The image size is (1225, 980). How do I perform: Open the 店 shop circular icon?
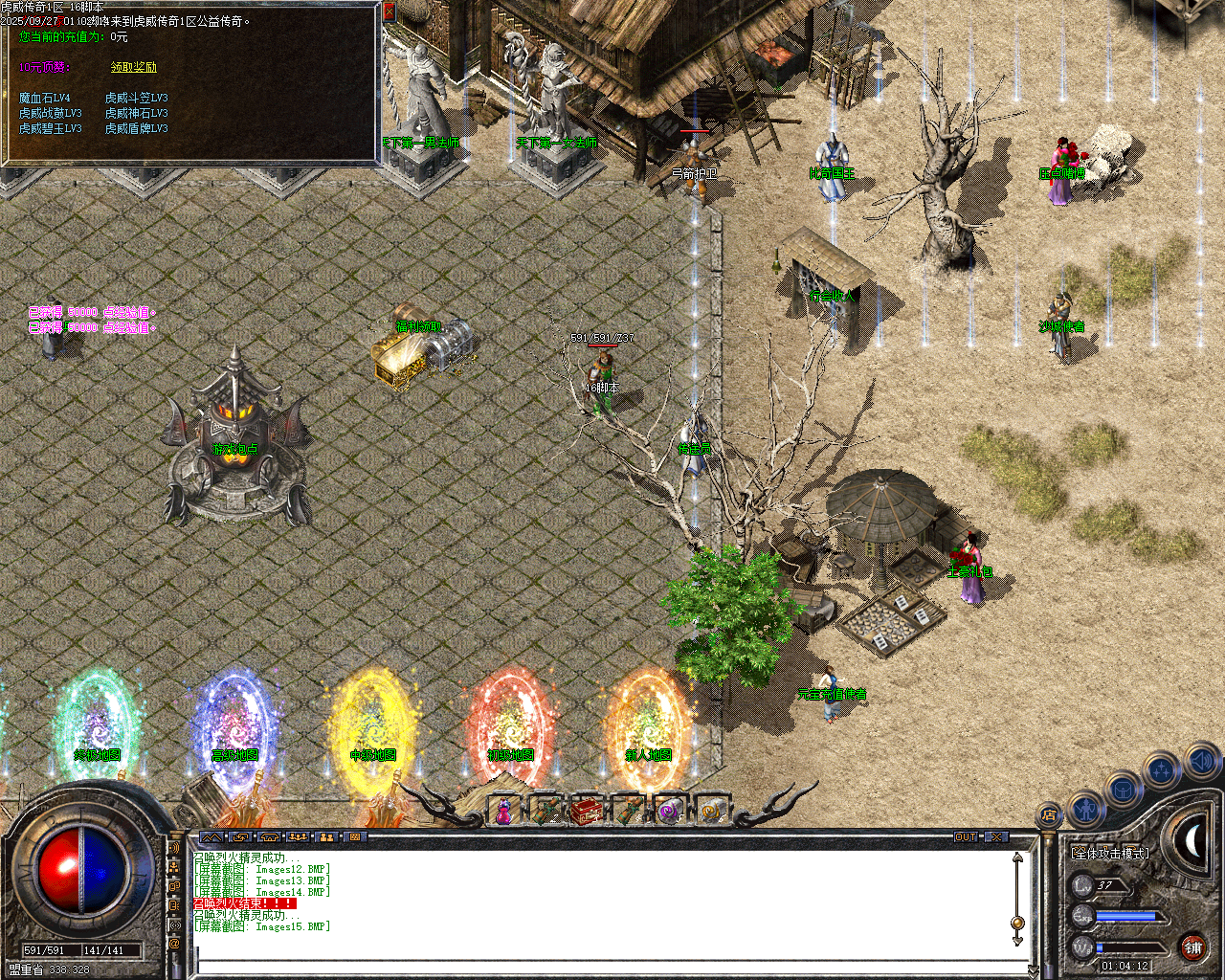[x=1051, y=813]
